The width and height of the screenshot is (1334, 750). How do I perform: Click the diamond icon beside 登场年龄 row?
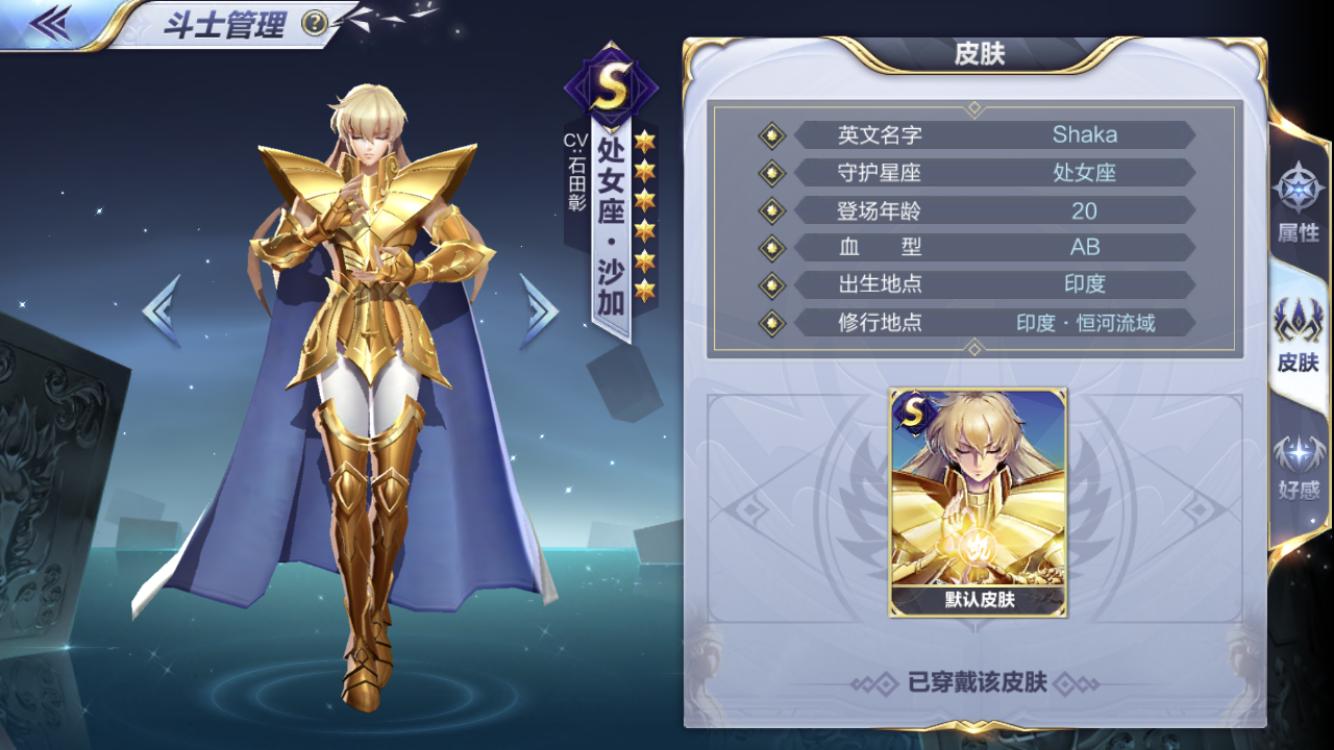(x=770, y=210)
